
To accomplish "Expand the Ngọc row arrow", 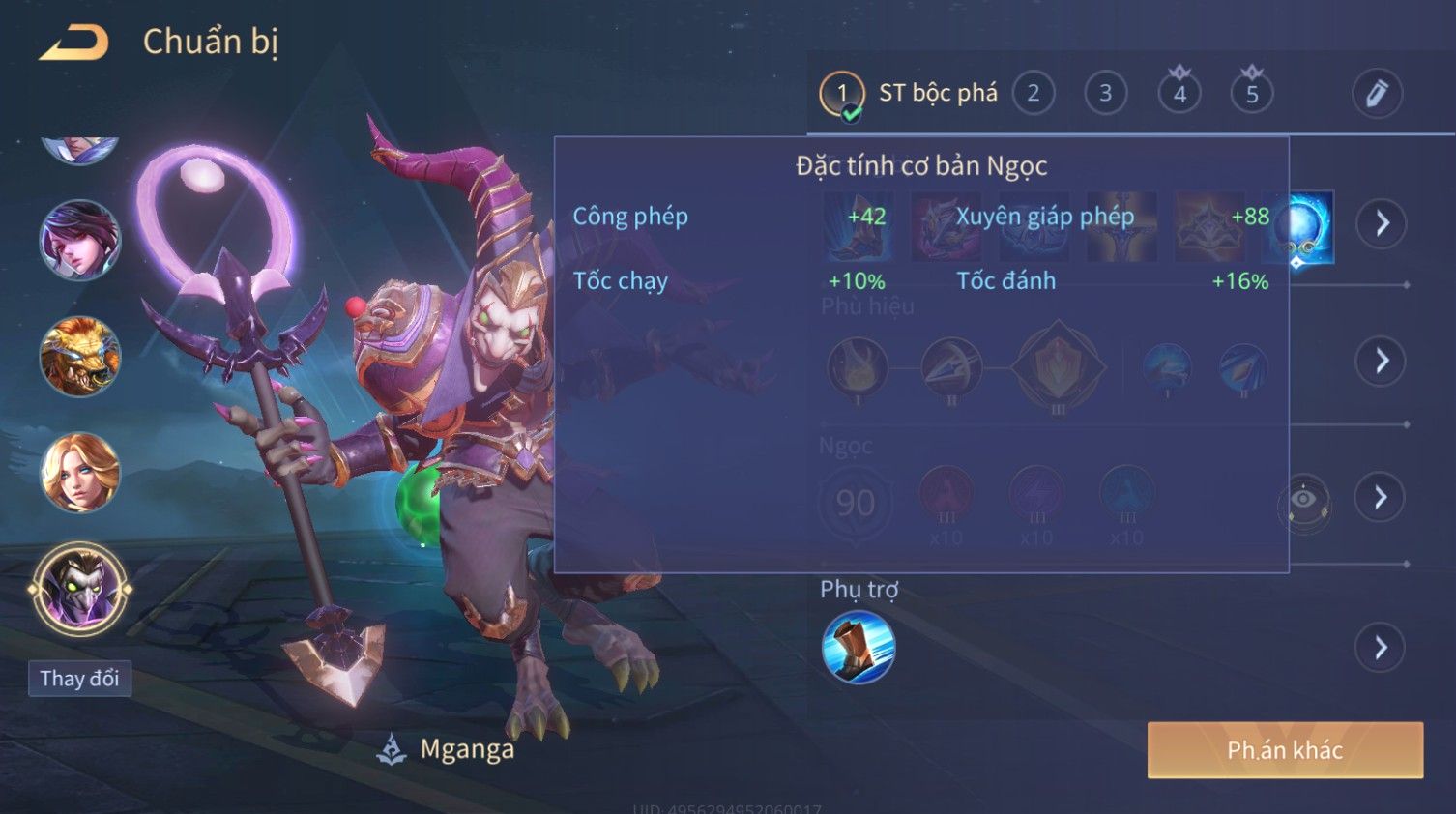I will click(x=1382, y=498).
